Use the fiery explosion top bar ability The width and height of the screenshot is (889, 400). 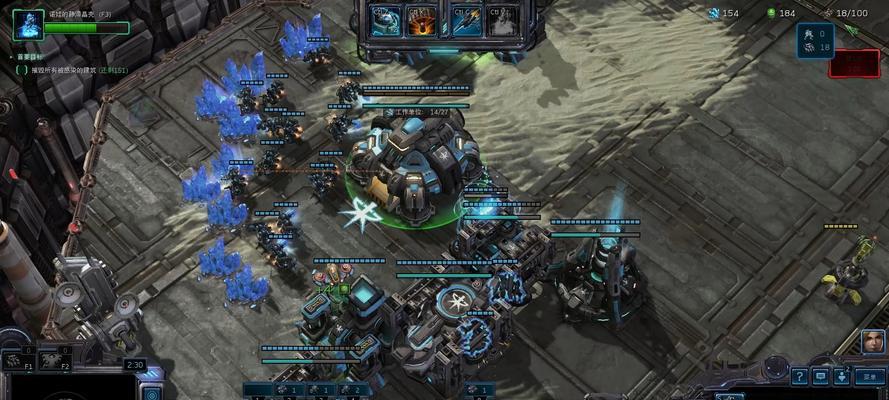click(421, 20)
